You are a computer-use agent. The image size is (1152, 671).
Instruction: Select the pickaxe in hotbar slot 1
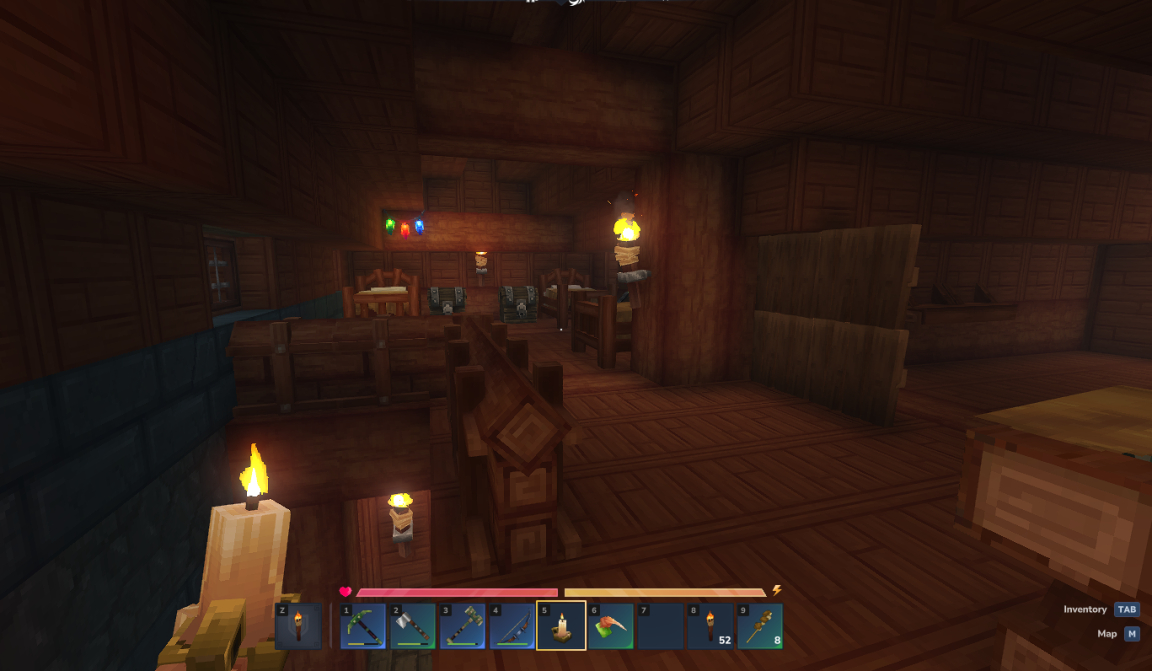tap(362, 626)
